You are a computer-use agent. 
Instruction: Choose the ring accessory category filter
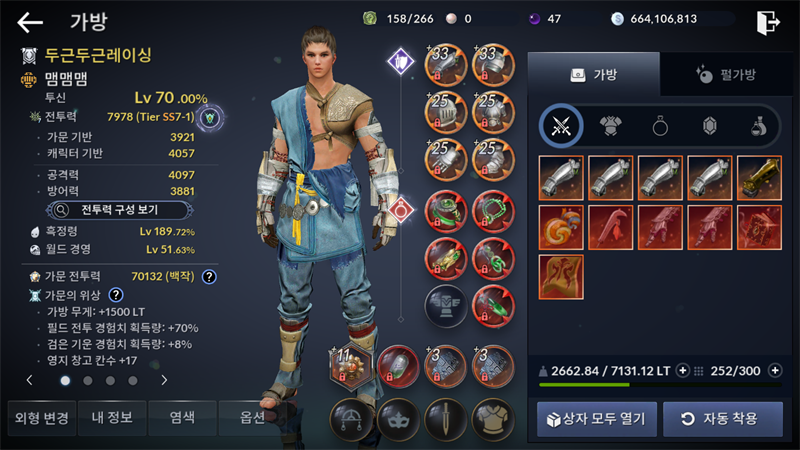point(661,126)
